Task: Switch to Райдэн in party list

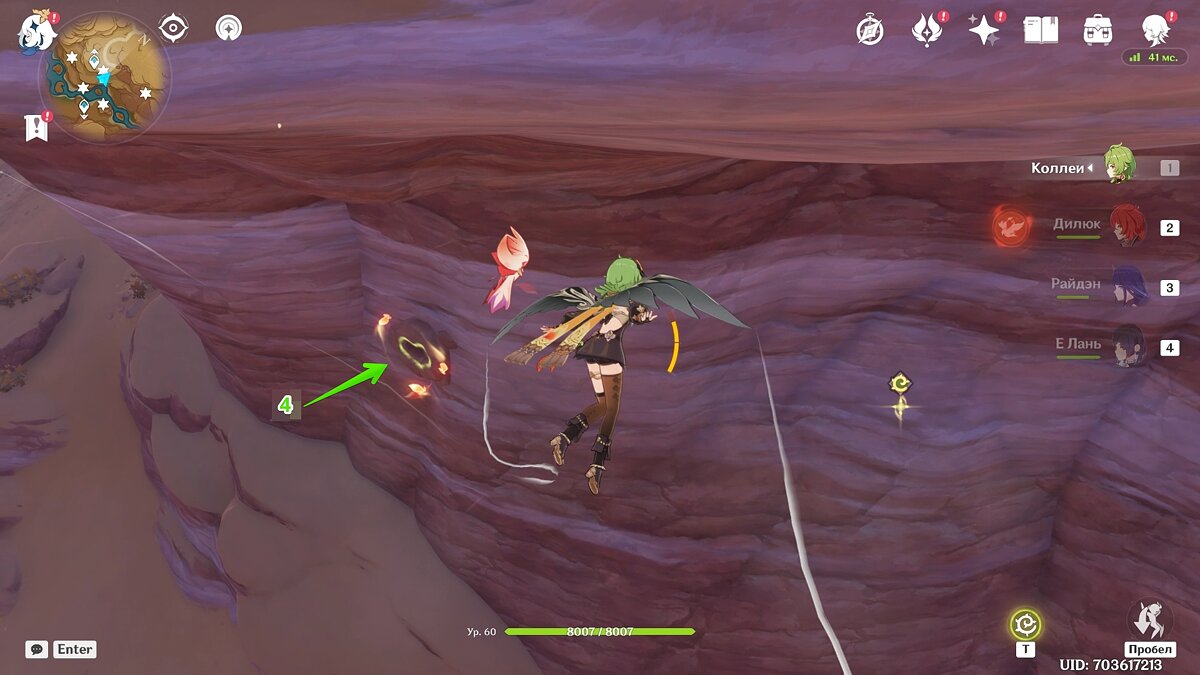Action: coord(1126,286)
